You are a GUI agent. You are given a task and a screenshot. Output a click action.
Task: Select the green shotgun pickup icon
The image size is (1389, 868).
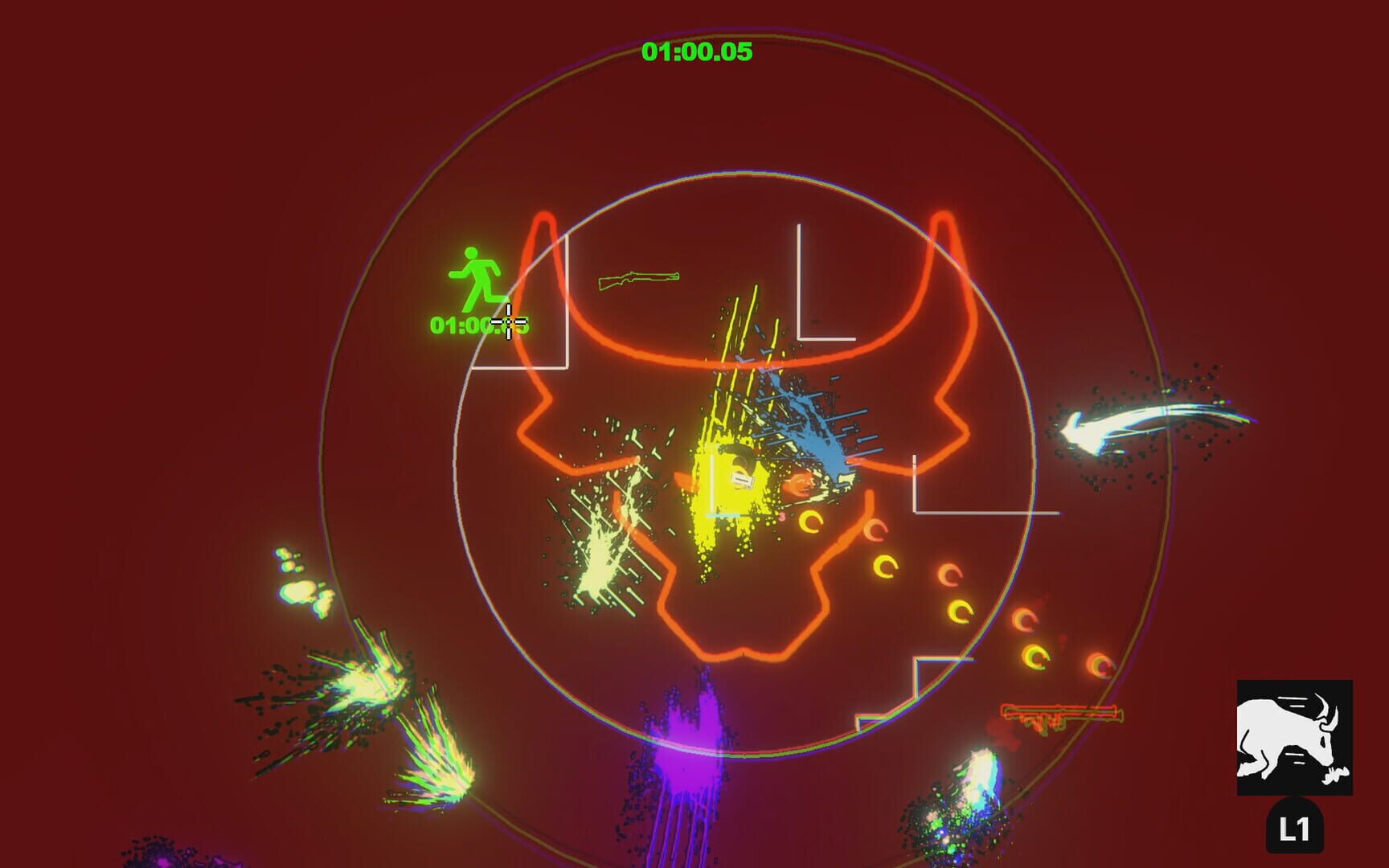click(x=637, y=281)
